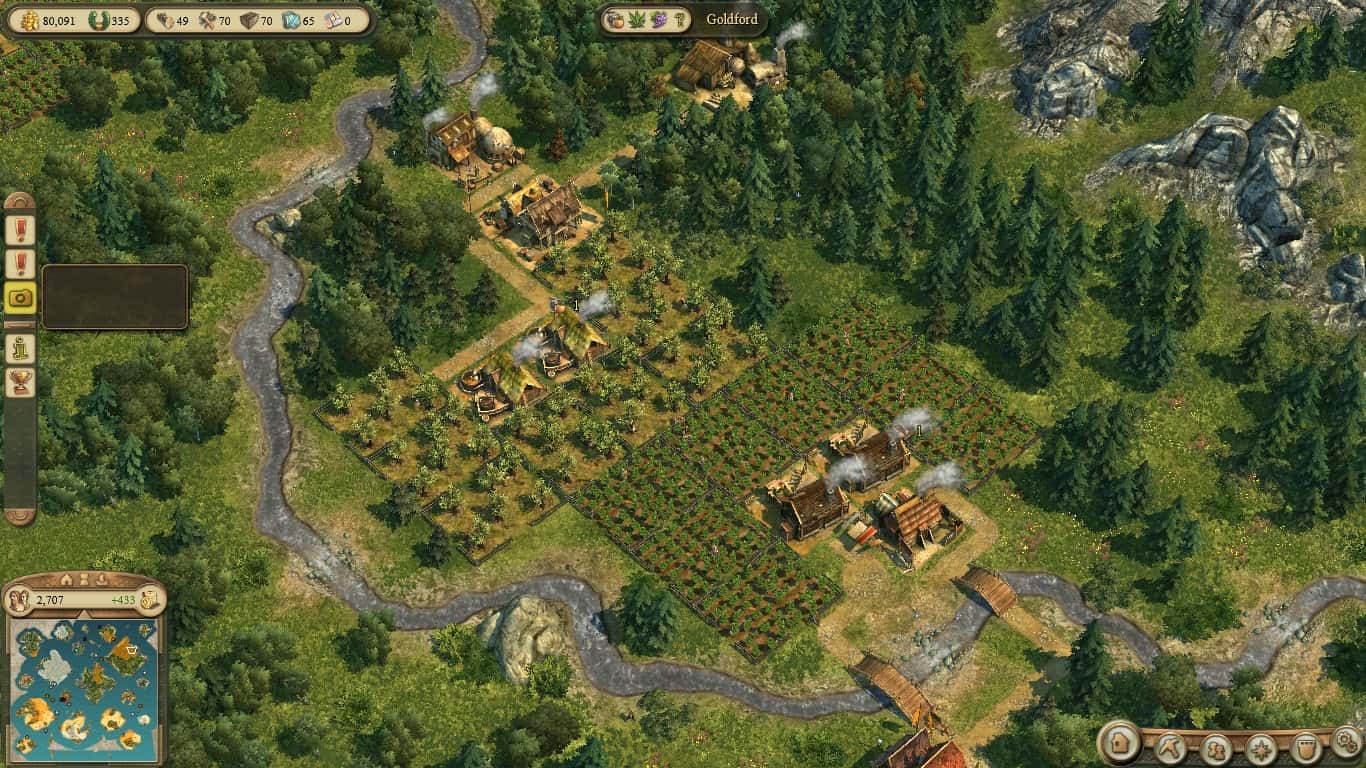Open the trophy achievements button
The image size is (1366, 768).
coord(20,381)
